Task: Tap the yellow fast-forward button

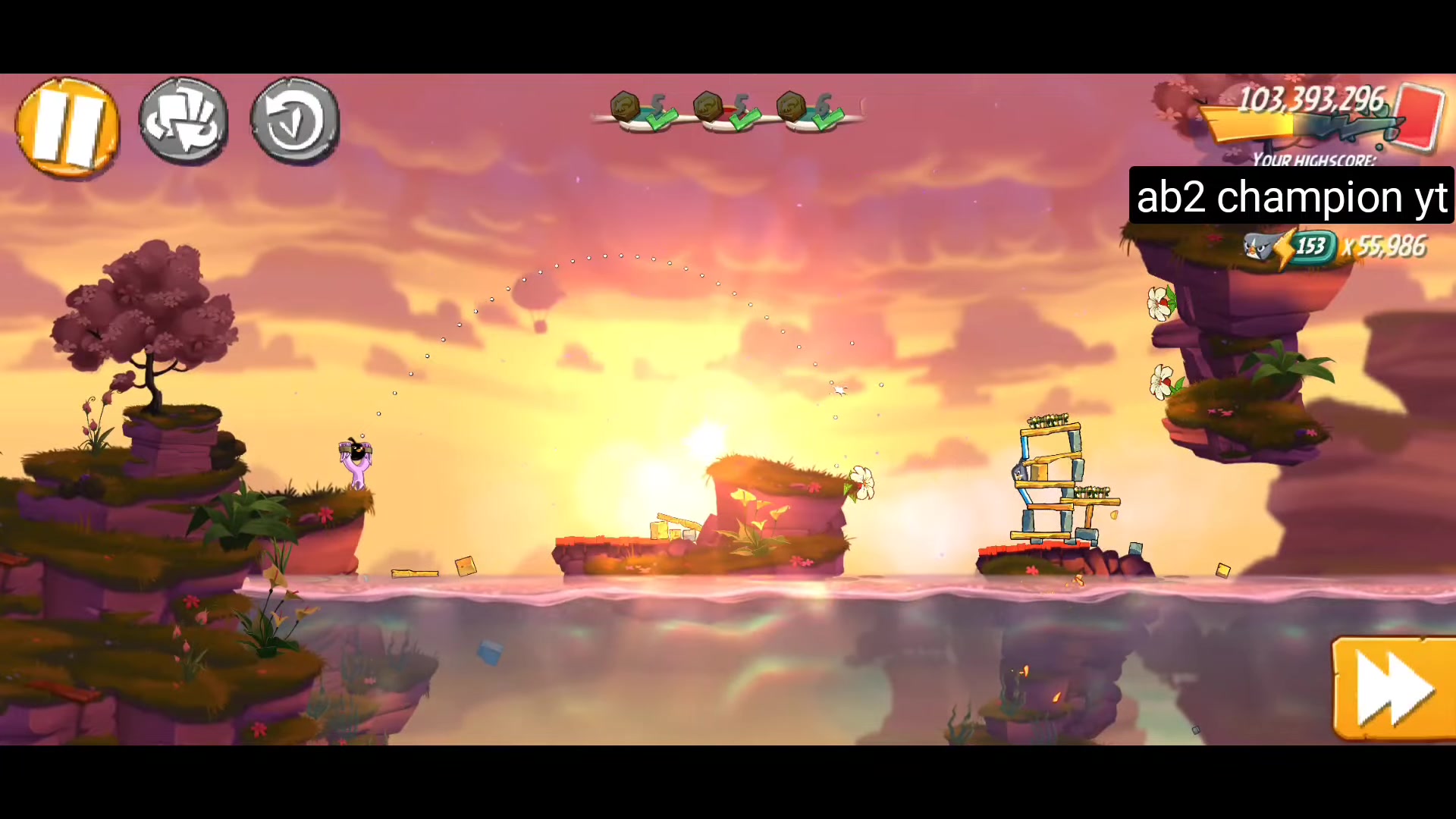Action: coord(1394,689)
